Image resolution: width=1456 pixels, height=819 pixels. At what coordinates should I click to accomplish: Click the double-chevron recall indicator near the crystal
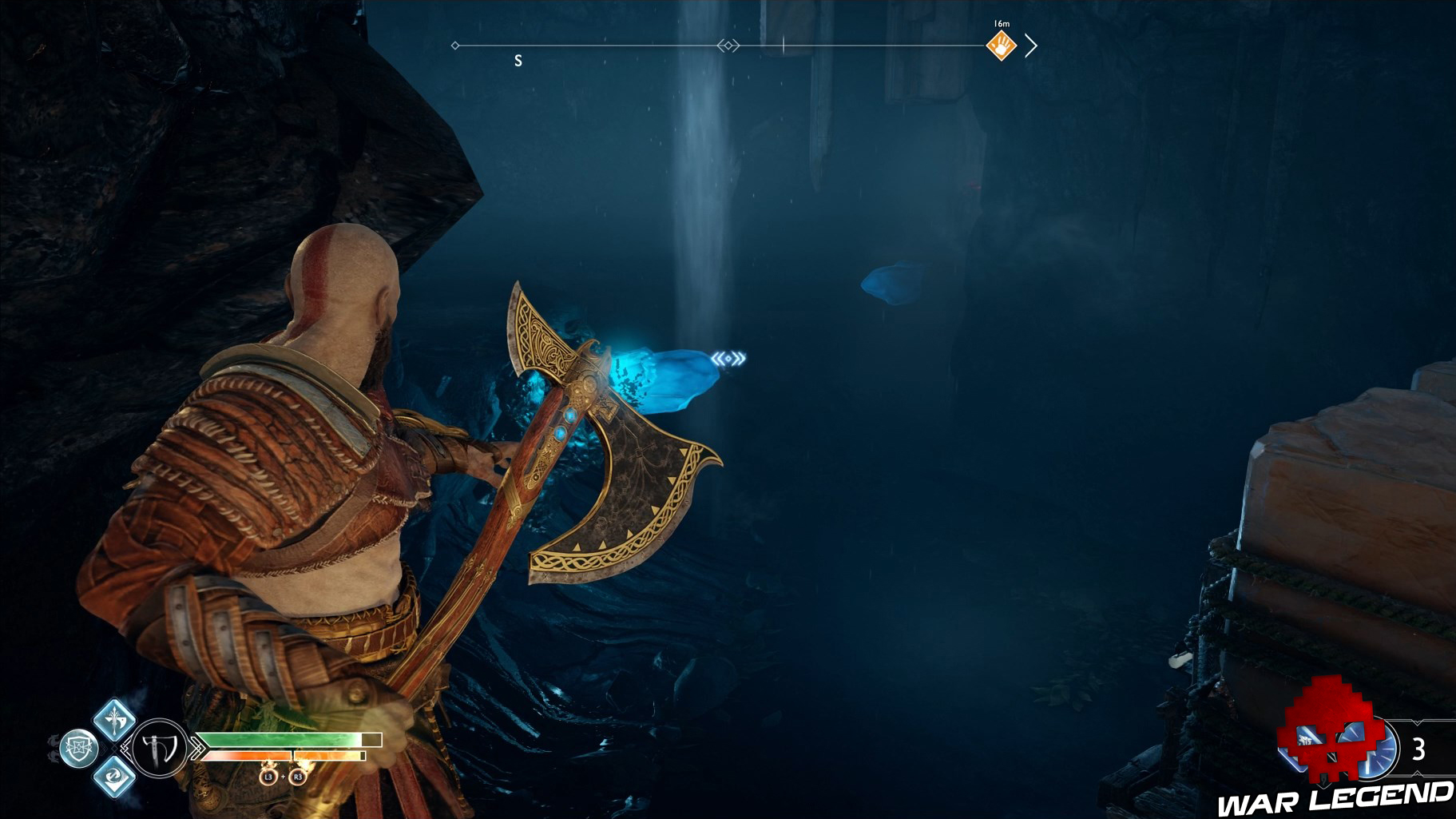click(x=729, y=360)
